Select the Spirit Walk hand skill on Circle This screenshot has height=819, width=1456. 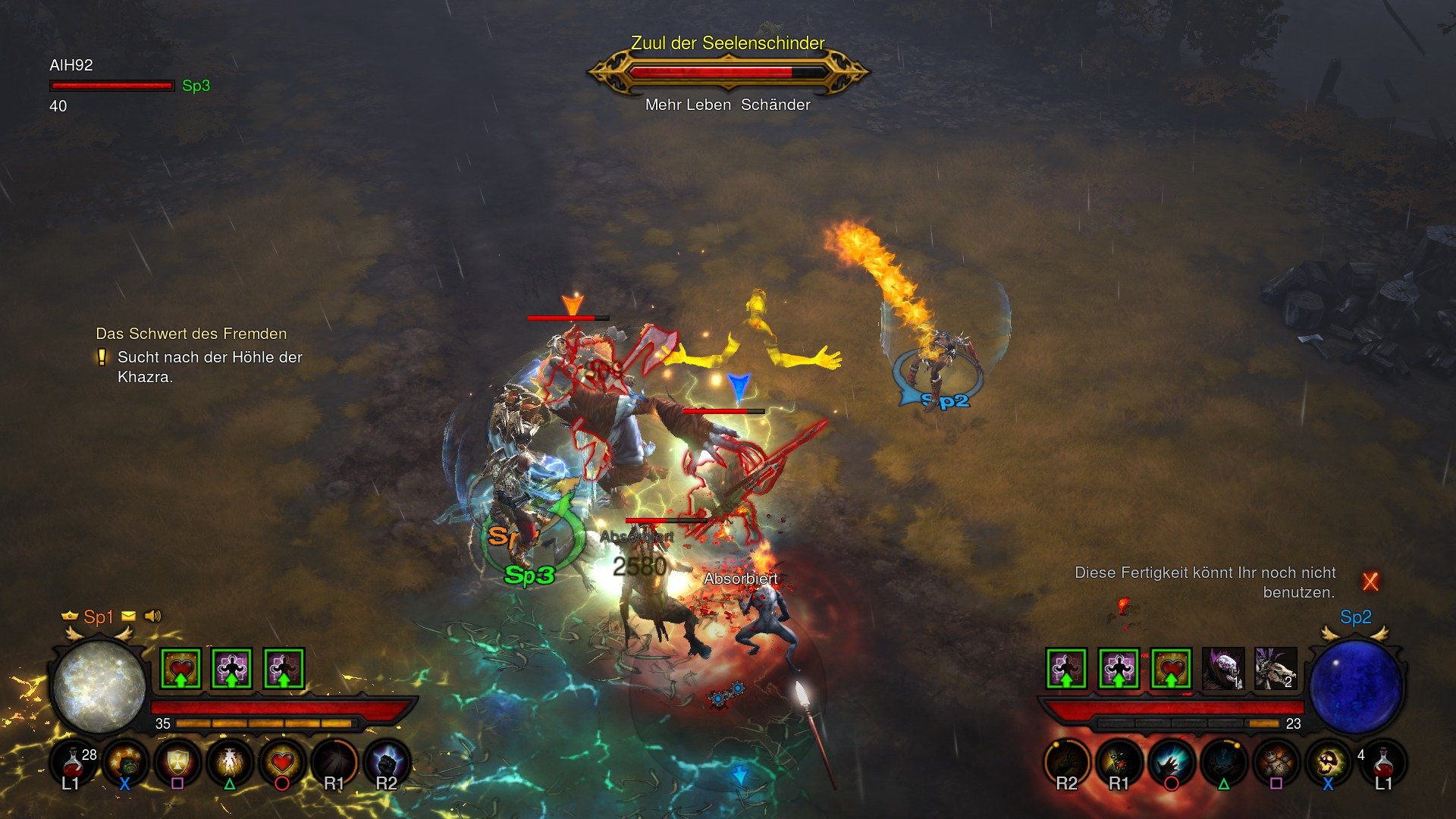(x=1170, y=762)
